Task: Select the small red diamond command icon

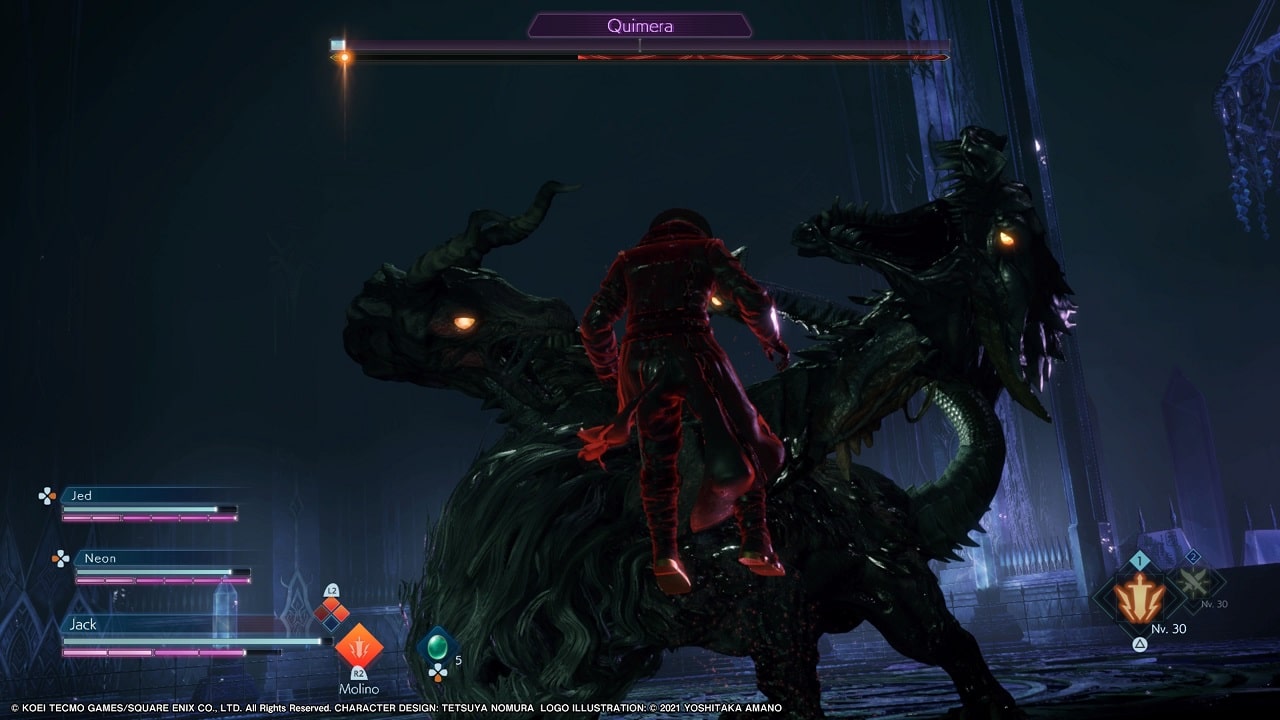Action: (x=332, y=612)
